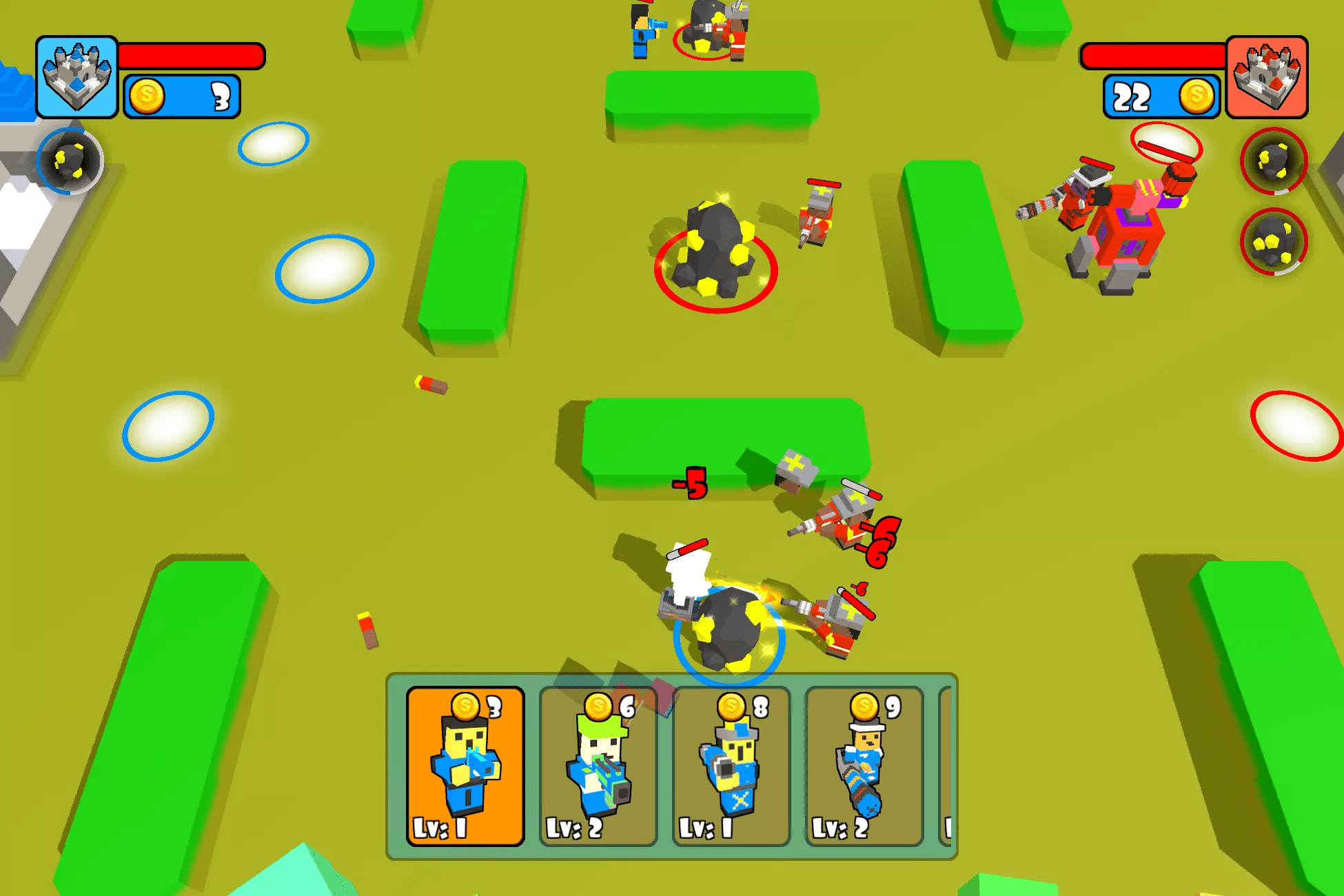Select the partially visible fifth unit card
Viewport: 1344px width, 896px height.
click(x=946, y=766)
